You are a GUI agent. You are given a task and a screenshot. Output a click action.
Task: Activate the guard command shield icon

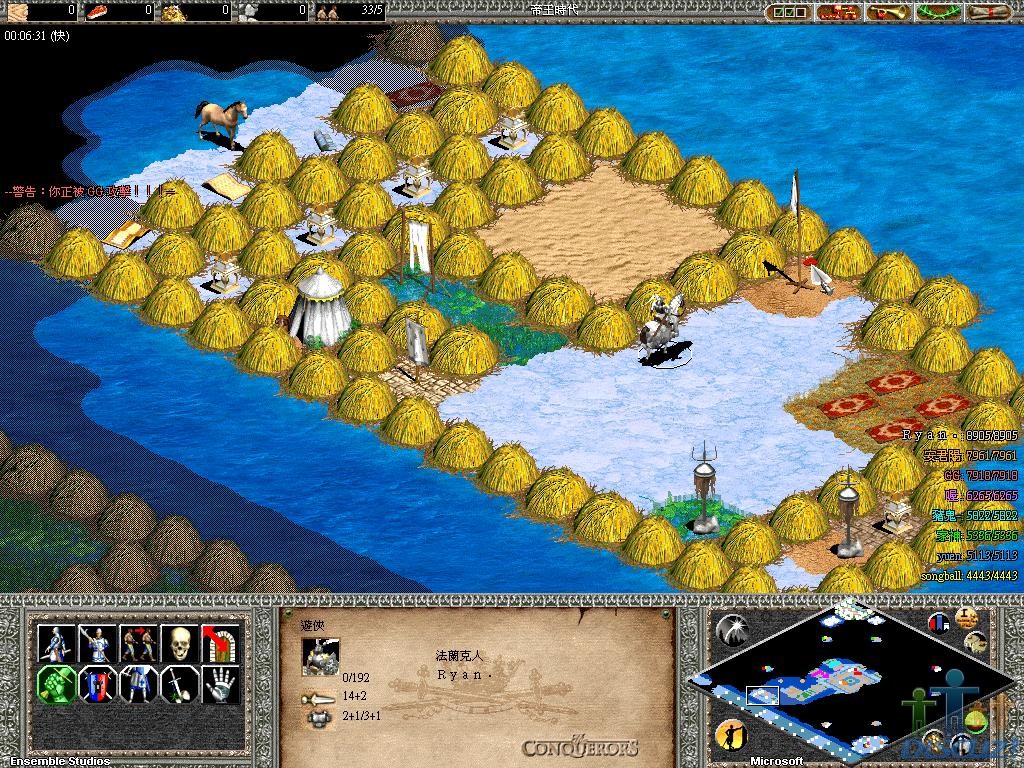pyautogui.click(x=95, y=685)
